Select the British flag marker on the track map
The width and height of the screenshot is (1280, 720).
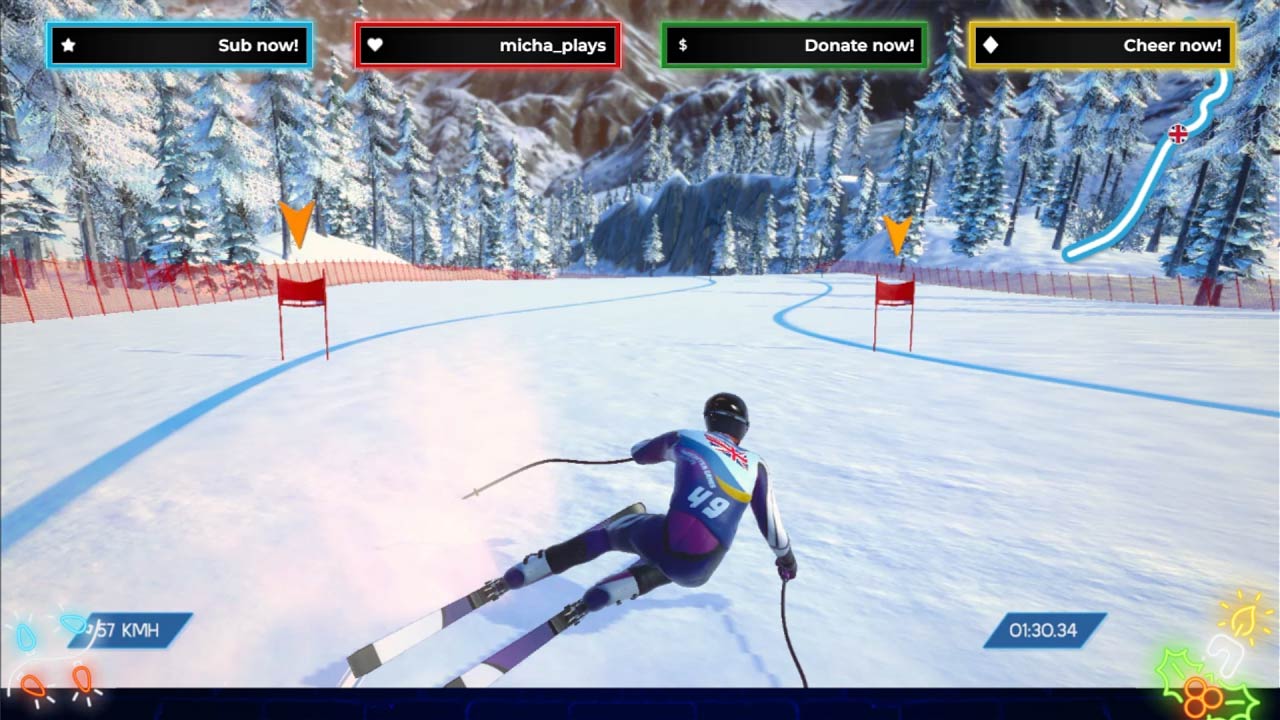click(1178, 134)
